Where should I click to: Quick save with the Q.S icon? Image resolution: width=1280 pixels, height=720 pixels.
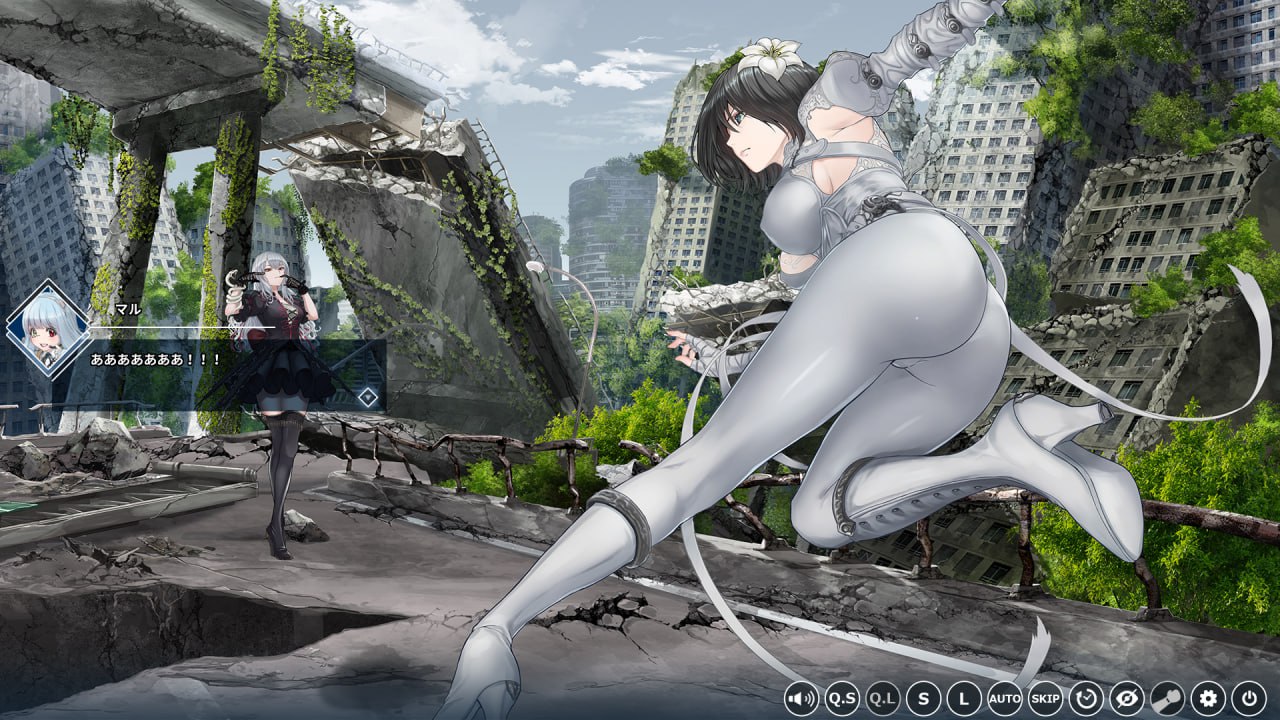843,700
